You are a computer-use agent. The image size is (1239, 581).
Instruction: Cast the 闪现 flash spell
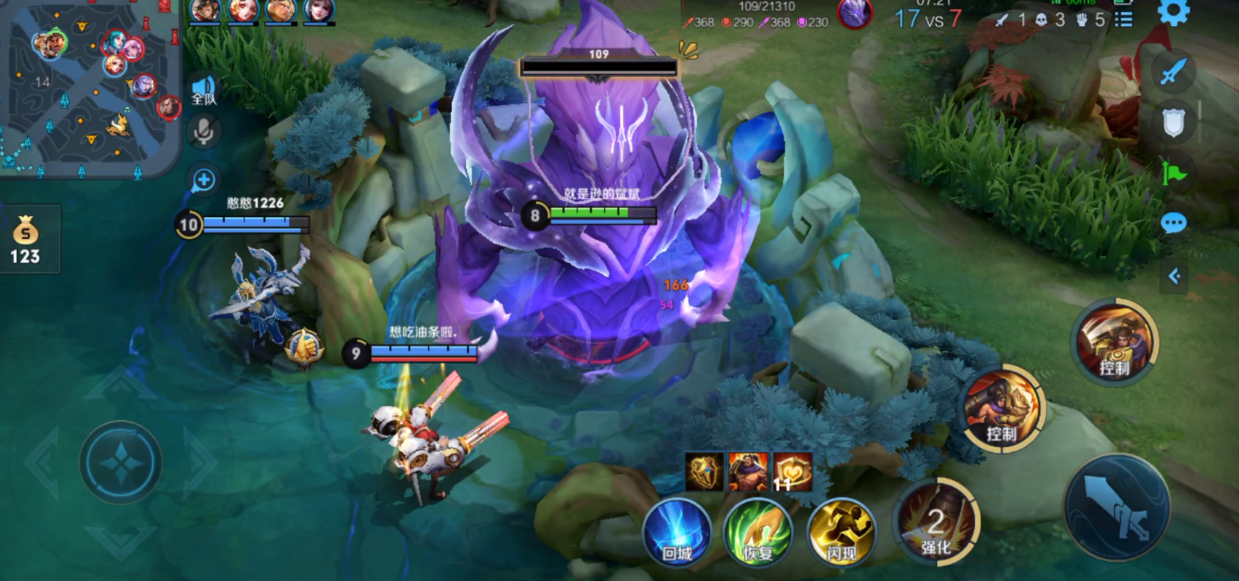[841, 531]
